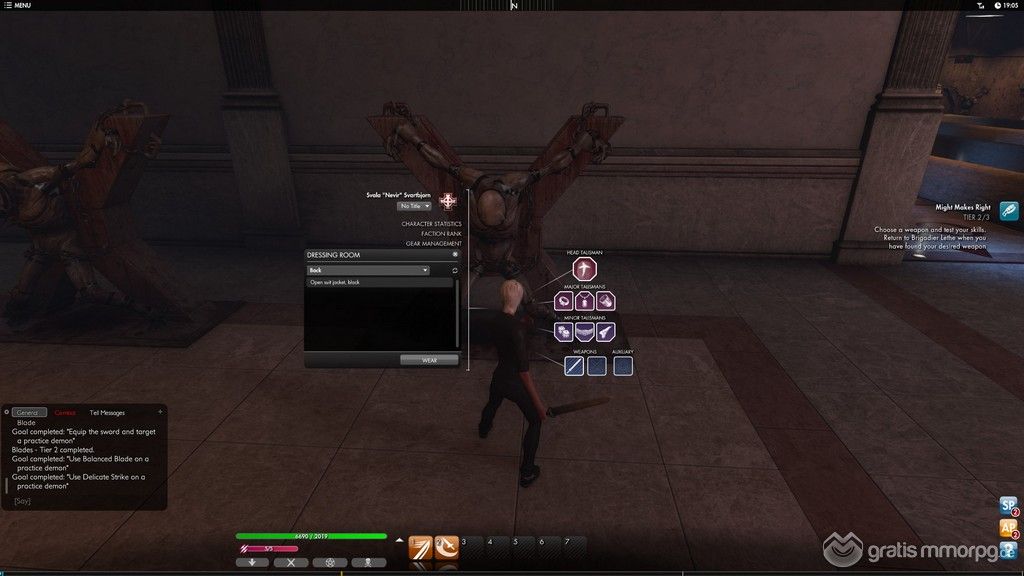Open Gear Management
The height and width of the screenshot is (576, 1024).
[433, 244]
